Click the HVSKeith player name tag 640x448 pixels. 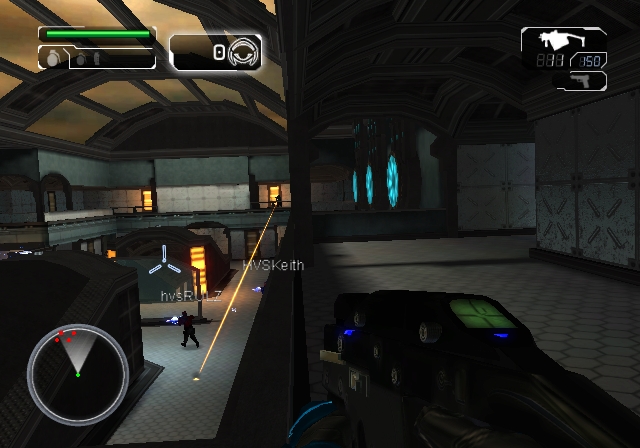click(273, 265)
